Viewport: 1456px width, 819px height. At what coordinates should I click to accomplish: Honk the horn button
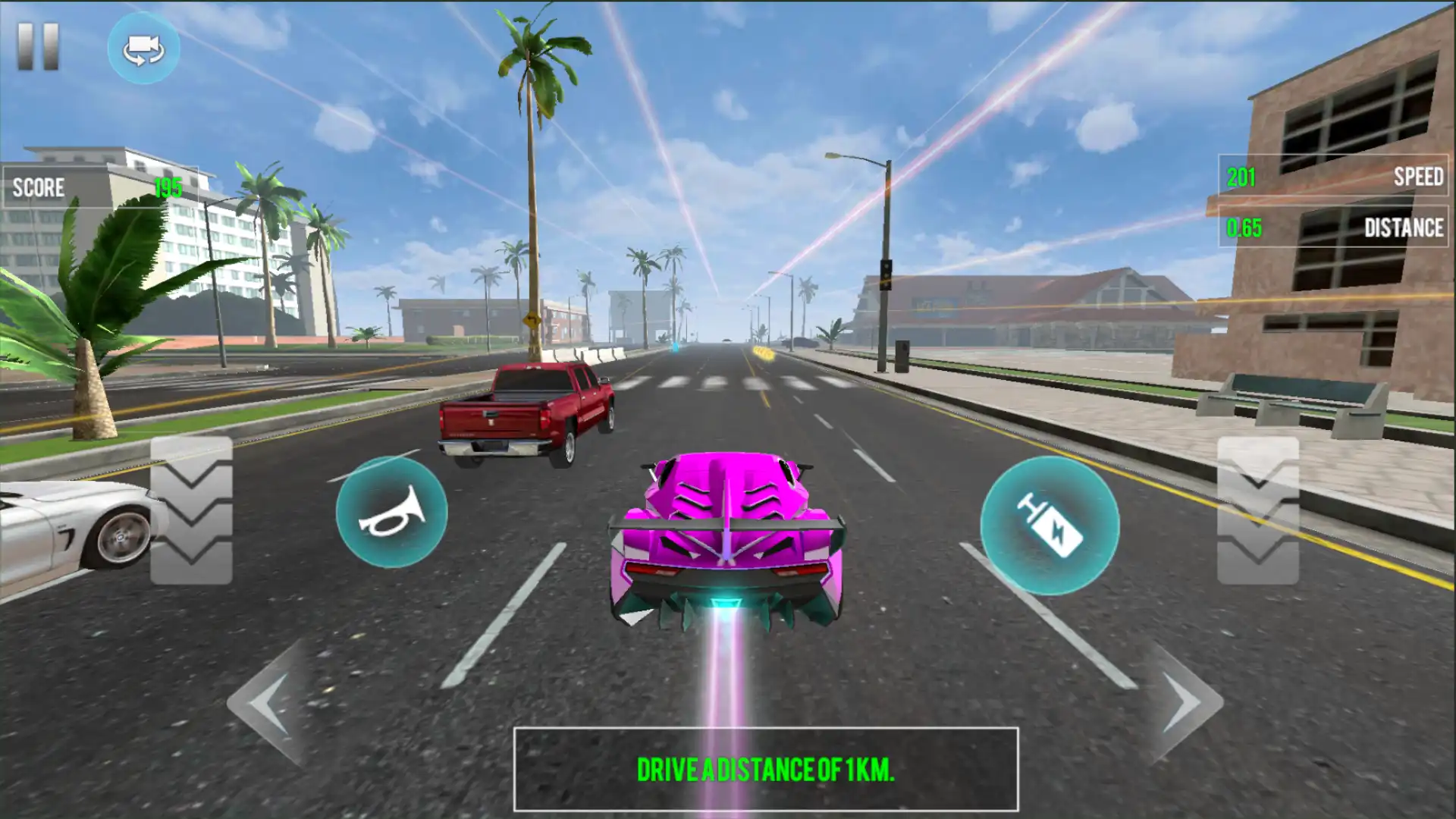coord(391,512)
